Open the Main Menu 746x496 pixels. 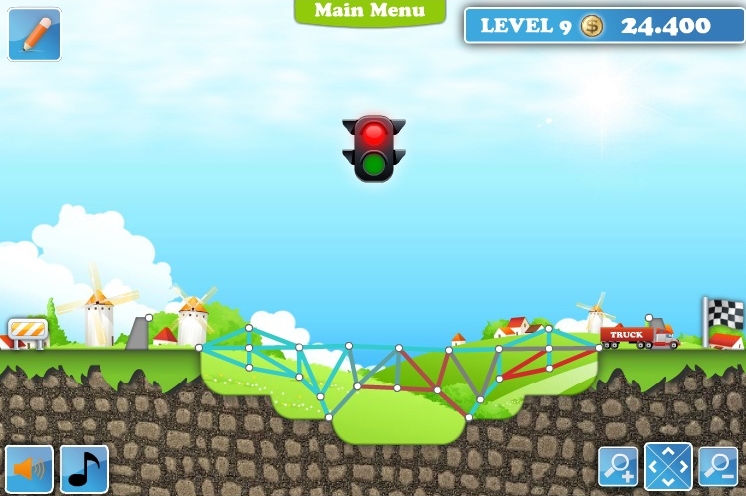(x=370, y=11)
